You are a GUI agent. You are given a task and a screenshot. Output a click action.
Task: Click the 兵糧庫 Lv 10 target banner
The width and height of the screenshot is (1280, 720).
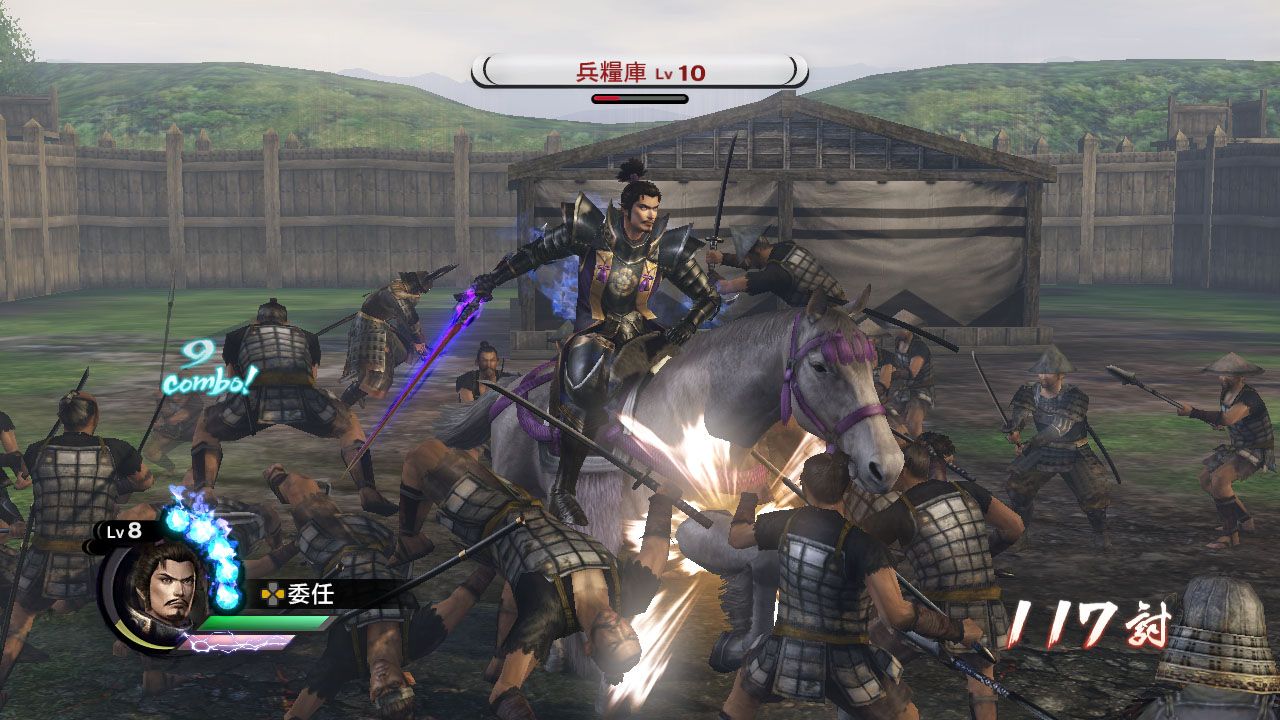[x=640, y=72]
